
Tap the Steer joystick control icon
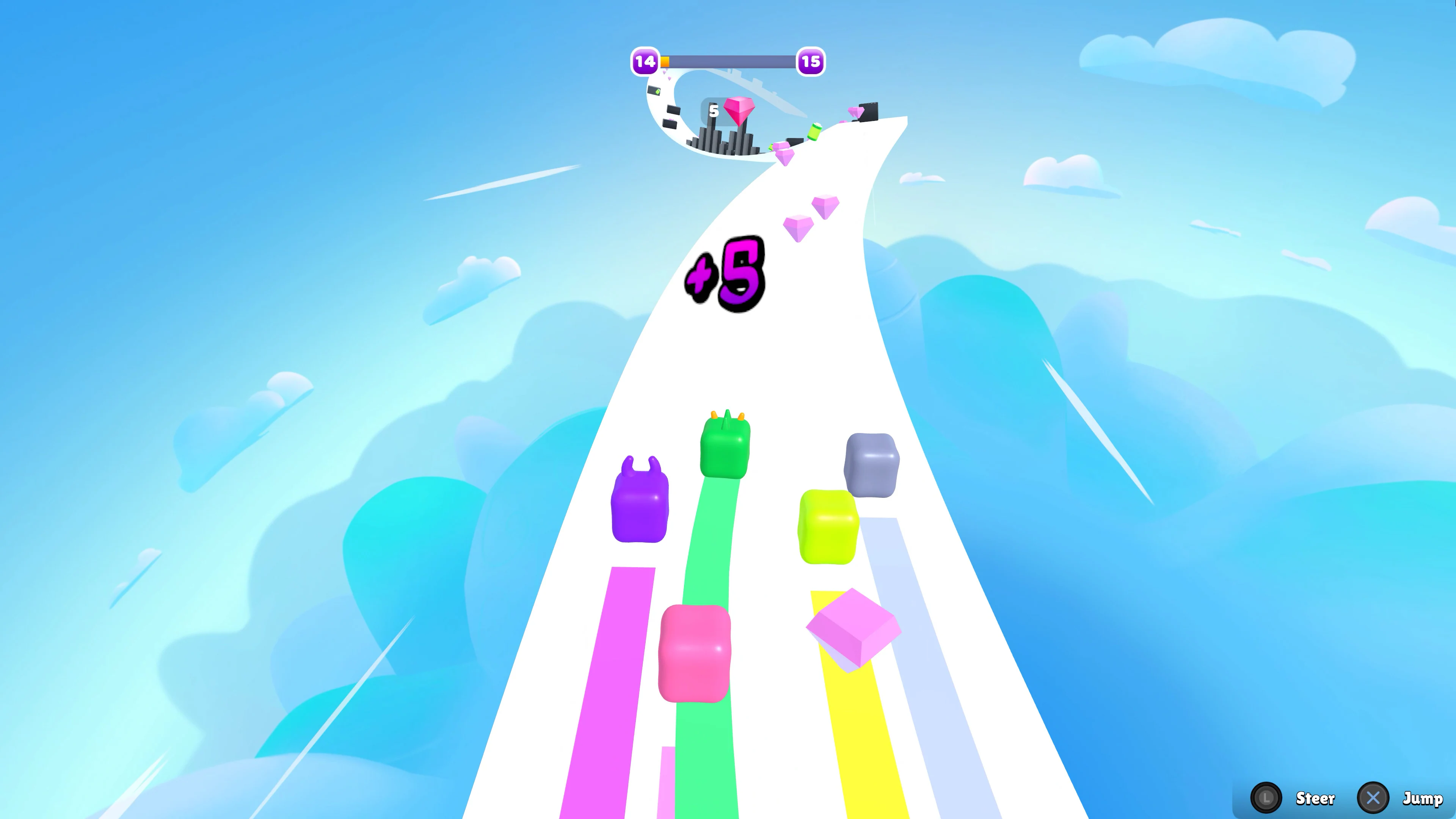point(1266,799)
